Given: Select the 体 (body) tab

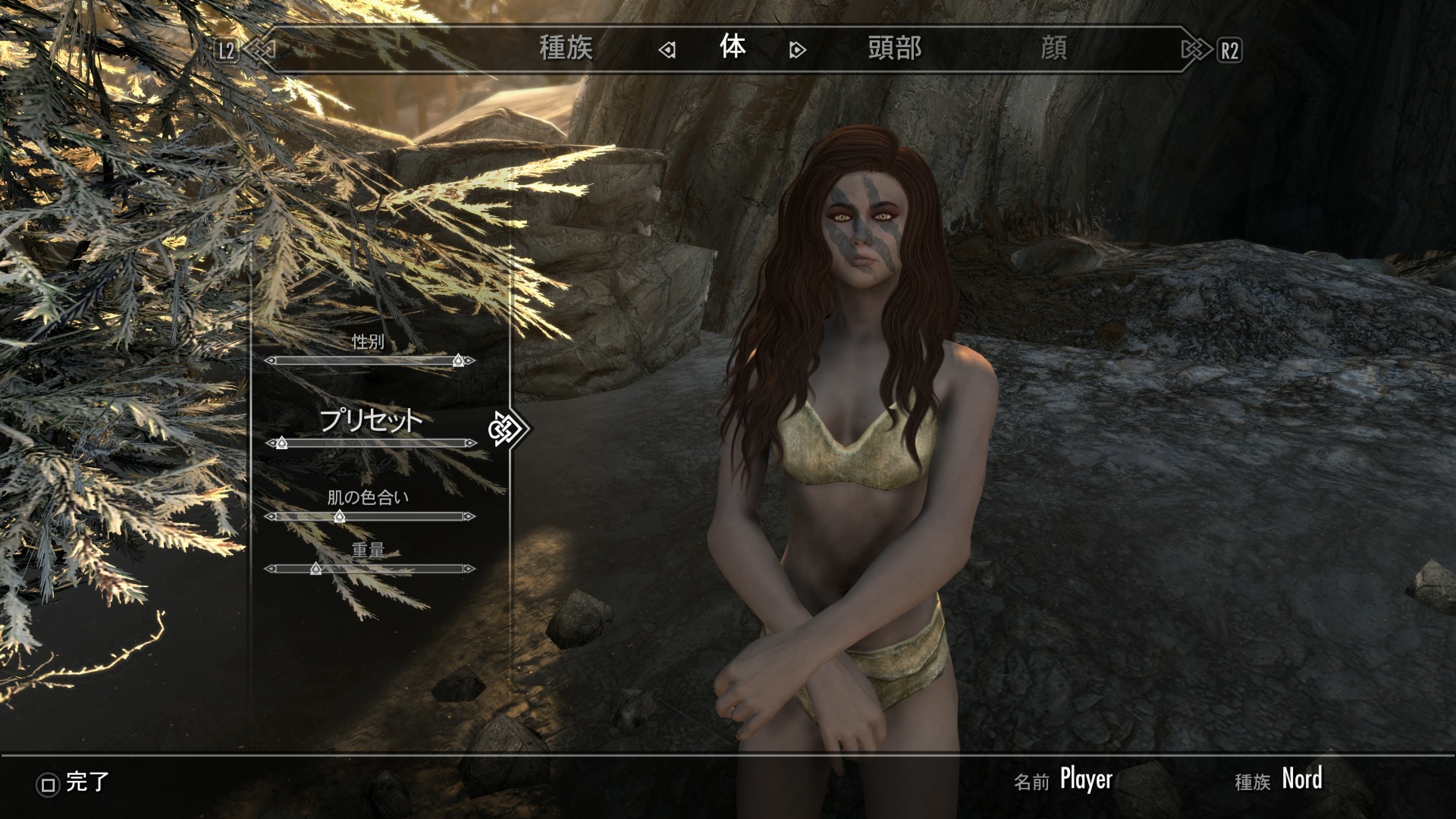Looking at the screenshot, I should click(x=733, y=48).
